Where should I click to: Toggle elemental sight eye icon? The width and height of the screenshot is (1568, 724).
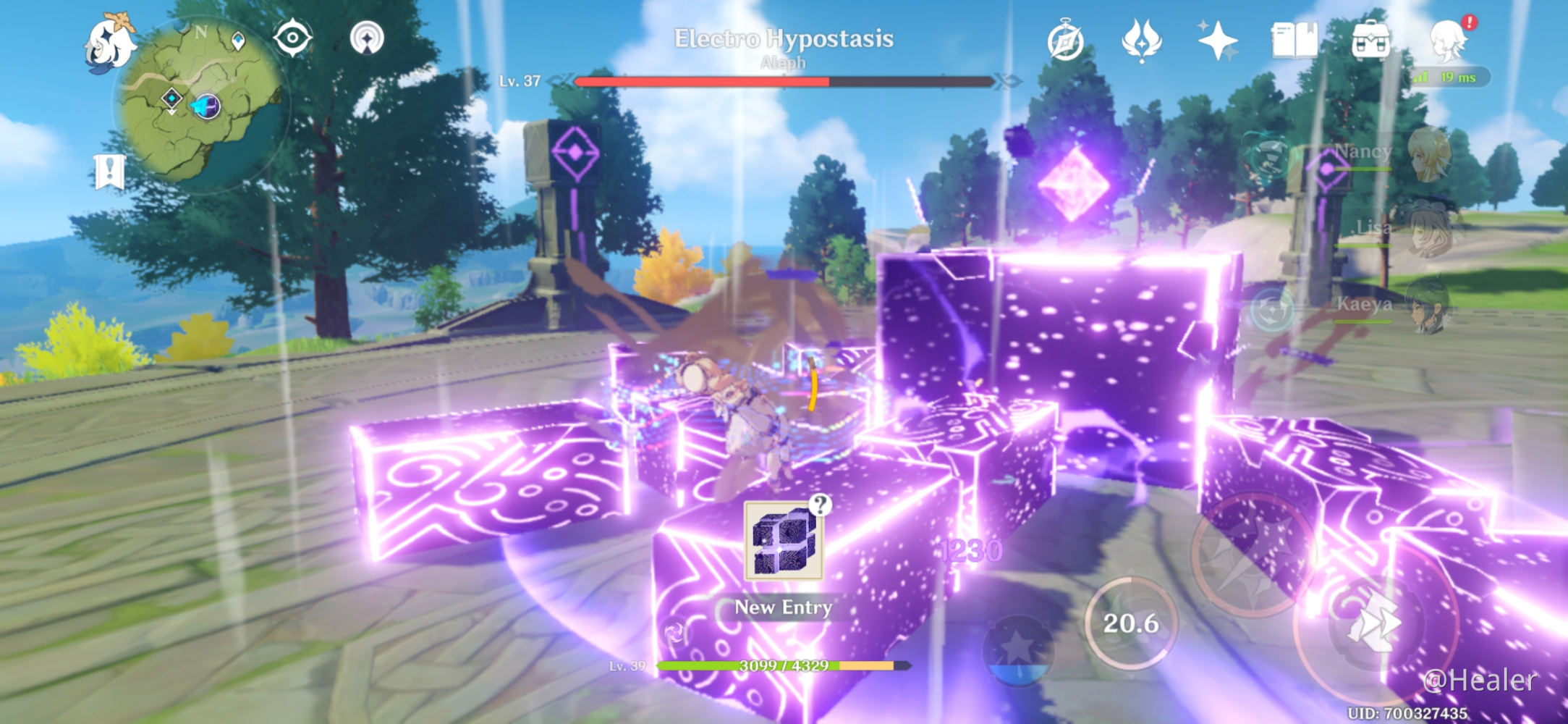pyautogui.click(x=292, y=38)
